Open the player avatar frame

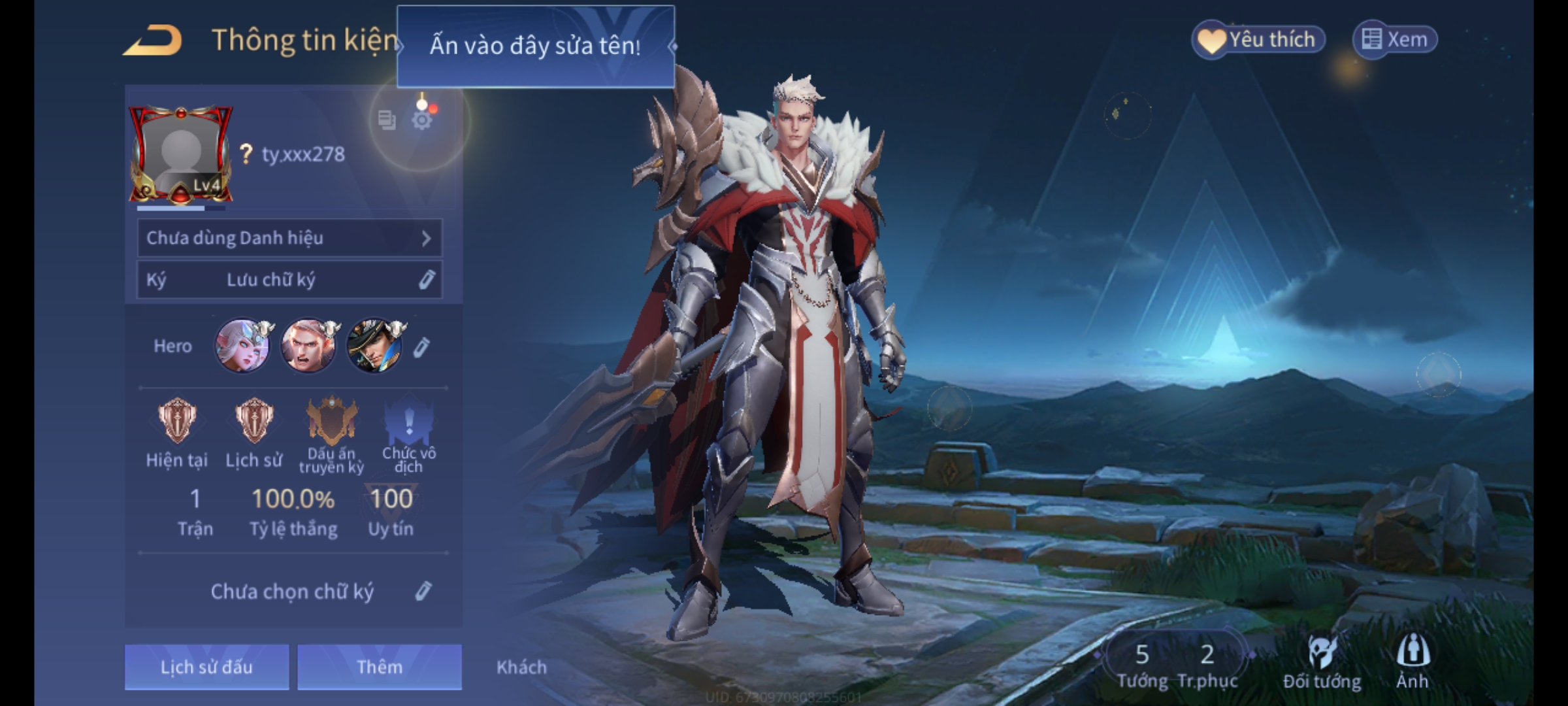pyautogui.click(x=181, y=155)
